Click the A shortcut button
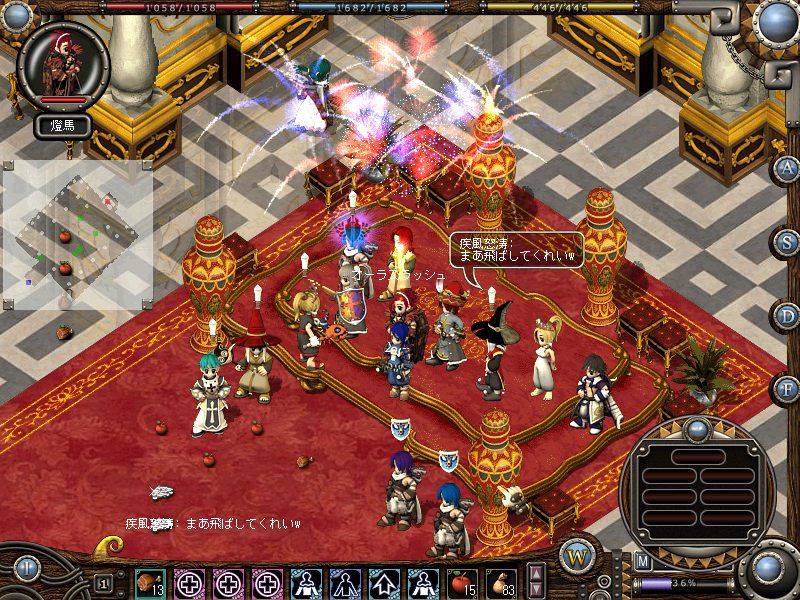This screenshot has height=600, width=800. click(788, 168)
